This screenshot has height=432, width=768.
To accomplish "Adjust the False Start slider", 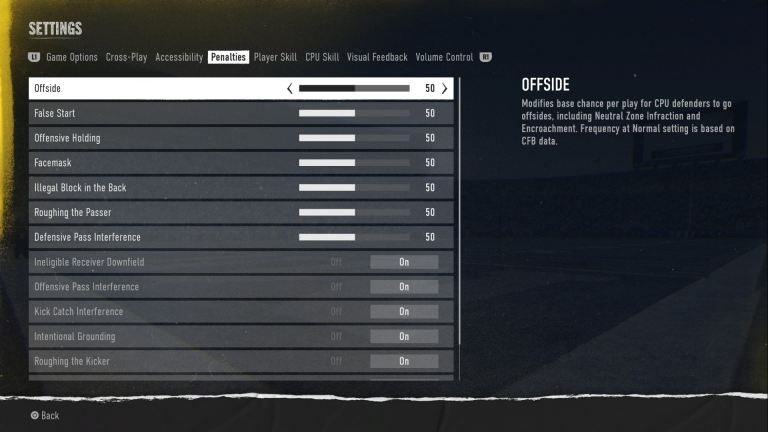I will click(x=354, y=113).
